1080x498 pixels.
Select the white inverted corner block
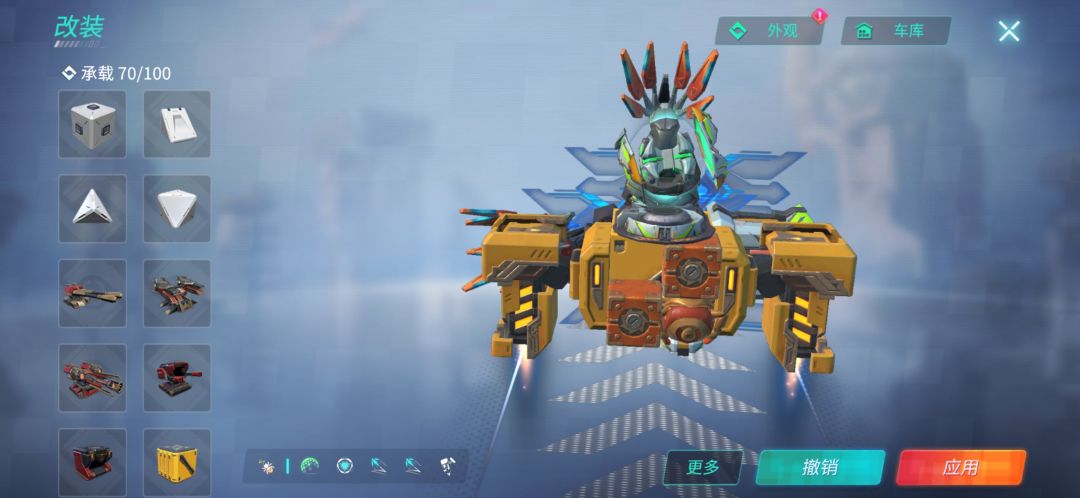click(x=177, y=208)
